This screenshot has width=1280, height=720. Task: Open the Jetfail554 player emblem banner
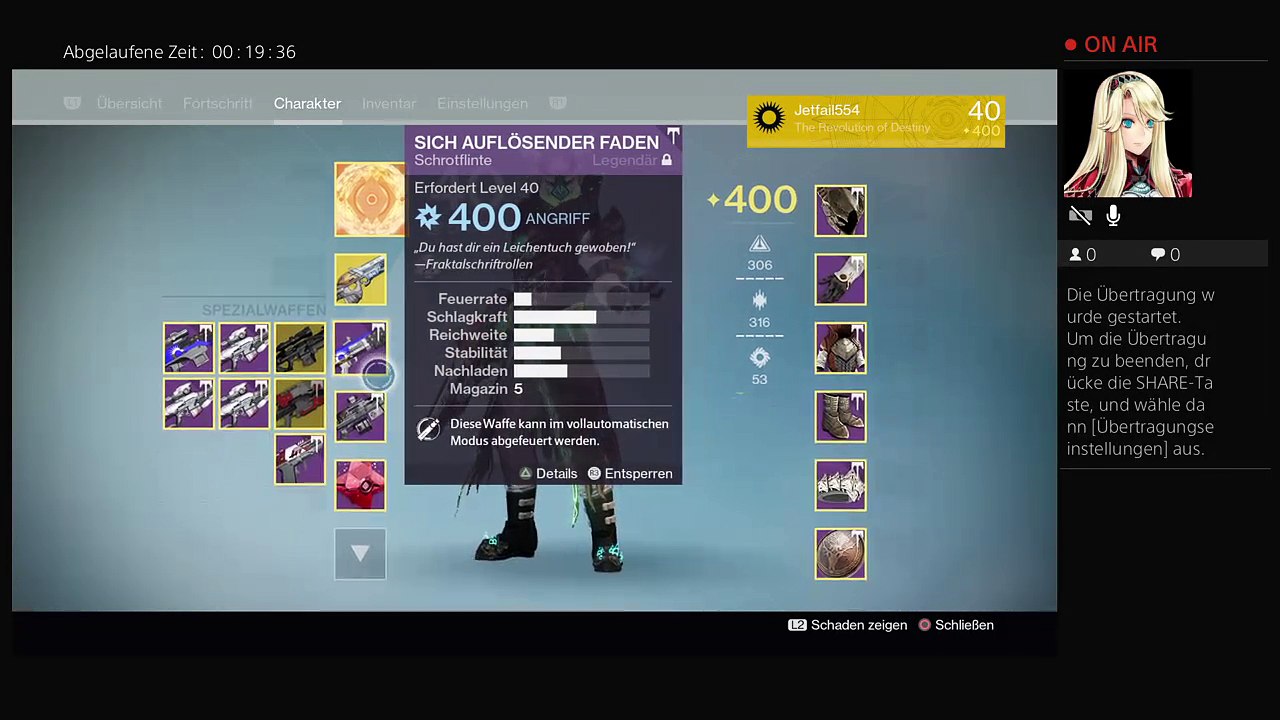[875, 121]
